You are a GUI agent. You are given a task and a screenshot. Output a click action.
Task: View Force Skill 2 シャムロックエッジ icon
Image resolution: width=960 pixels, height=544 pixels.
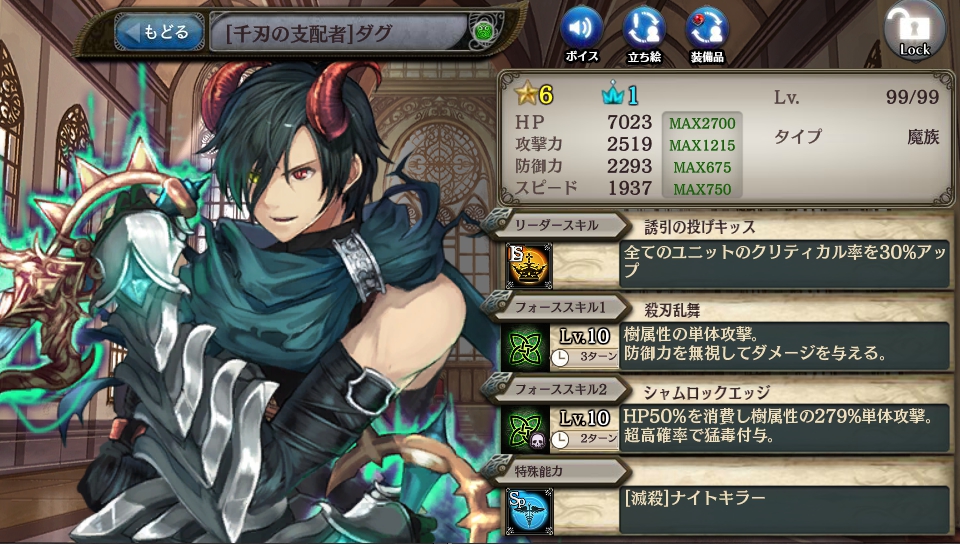(x=526, y=428)
